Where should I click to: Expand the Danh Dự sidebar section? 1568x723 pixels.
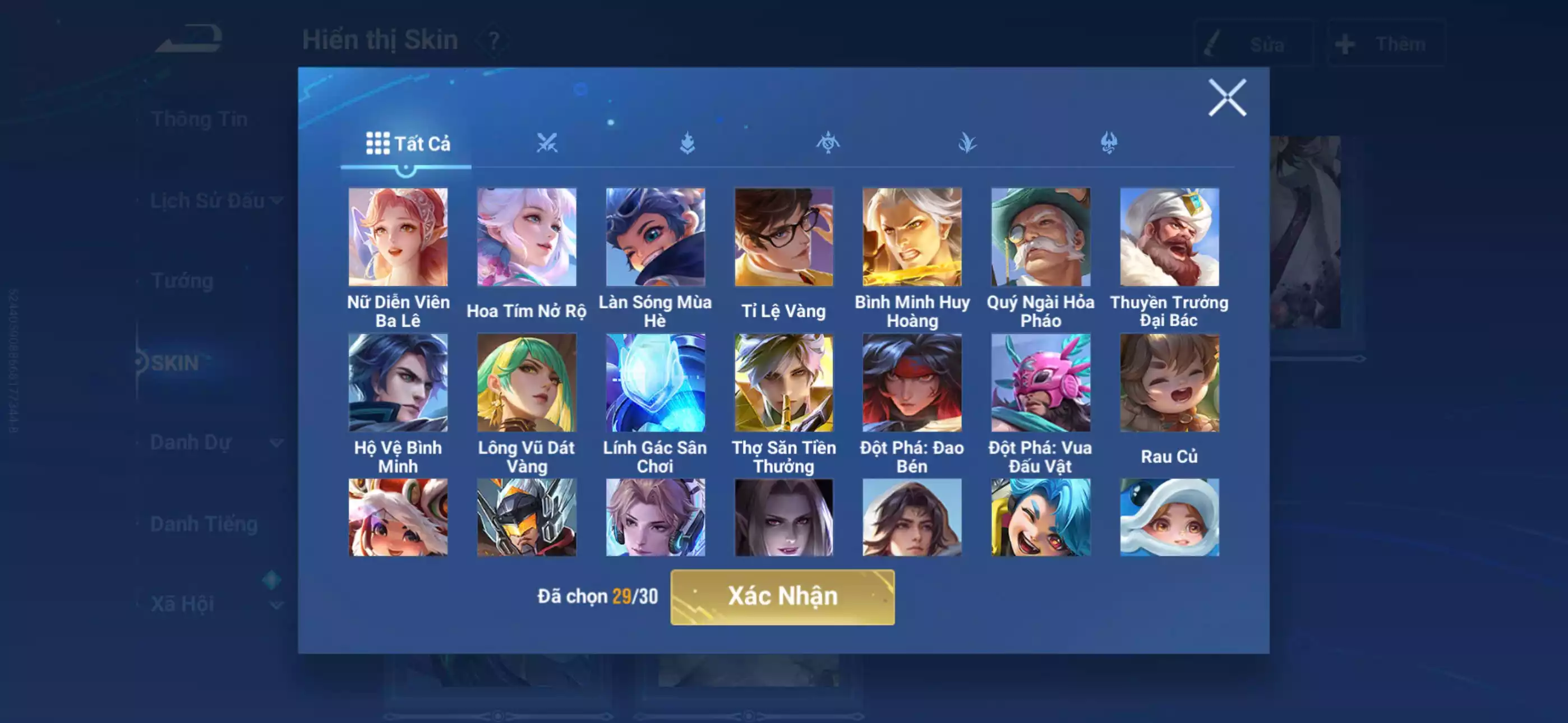pyautogui.click(x=193, y=442)
